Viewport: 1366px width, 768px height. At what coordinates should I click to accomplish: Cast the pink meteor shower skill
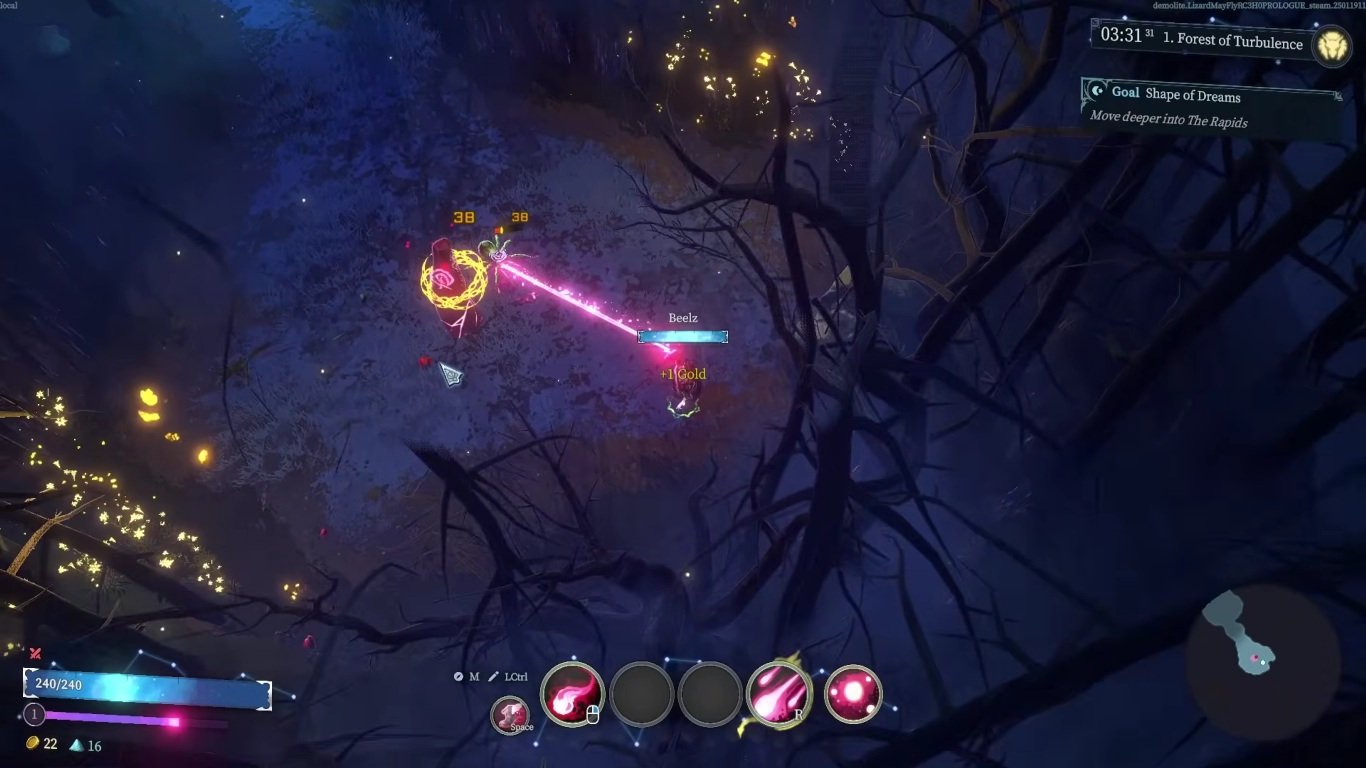point(778,694)
